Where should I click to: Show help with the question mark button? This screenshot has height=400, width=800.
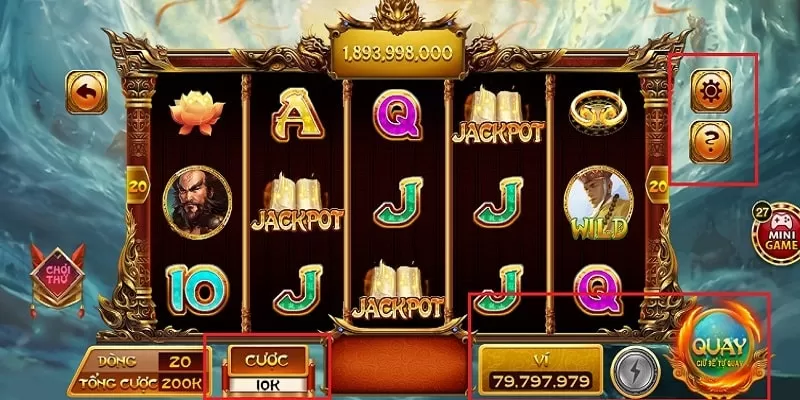[711, 141]
